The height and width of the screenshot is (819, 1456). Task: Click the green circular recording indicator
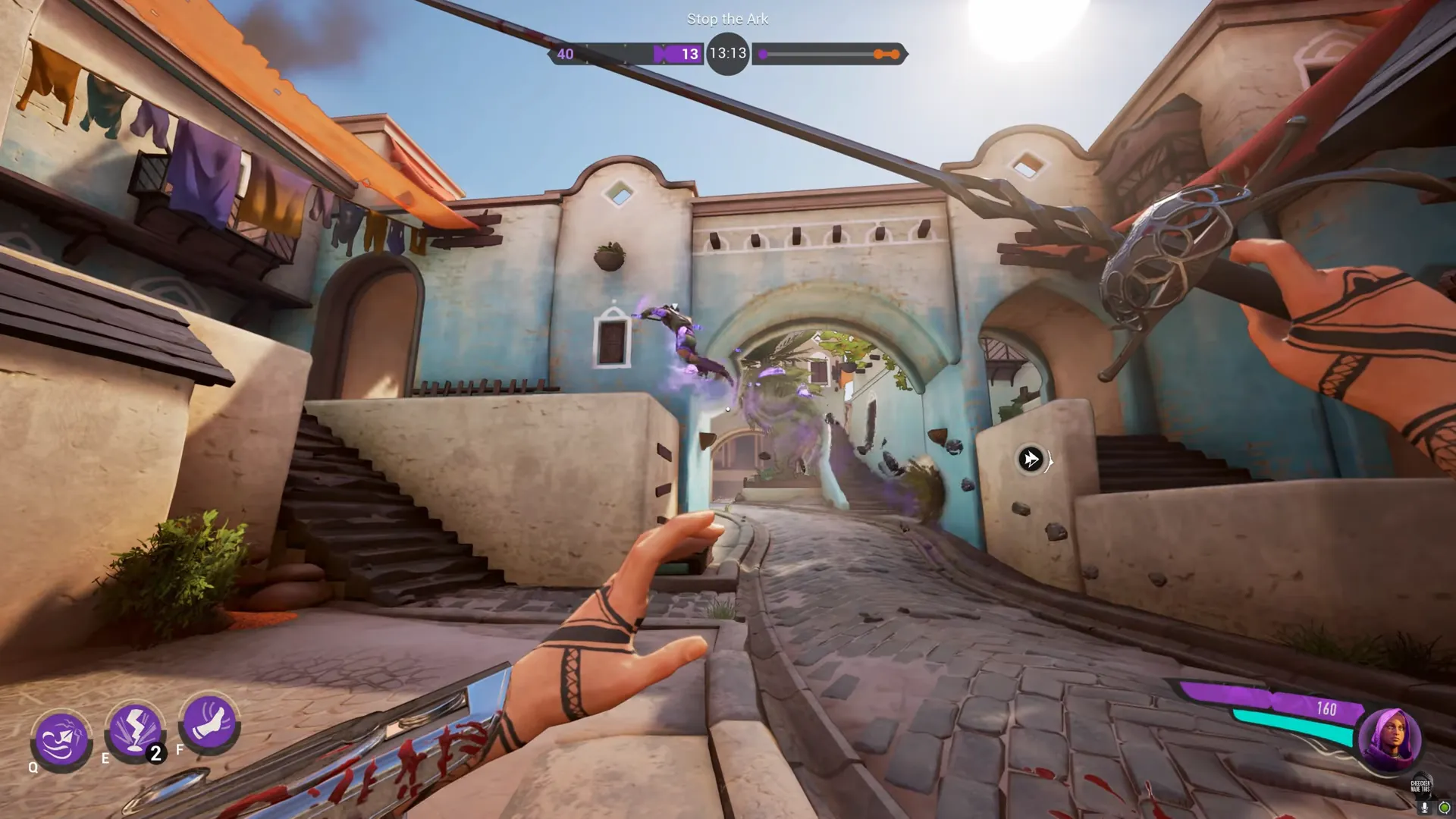(1444, 808)
